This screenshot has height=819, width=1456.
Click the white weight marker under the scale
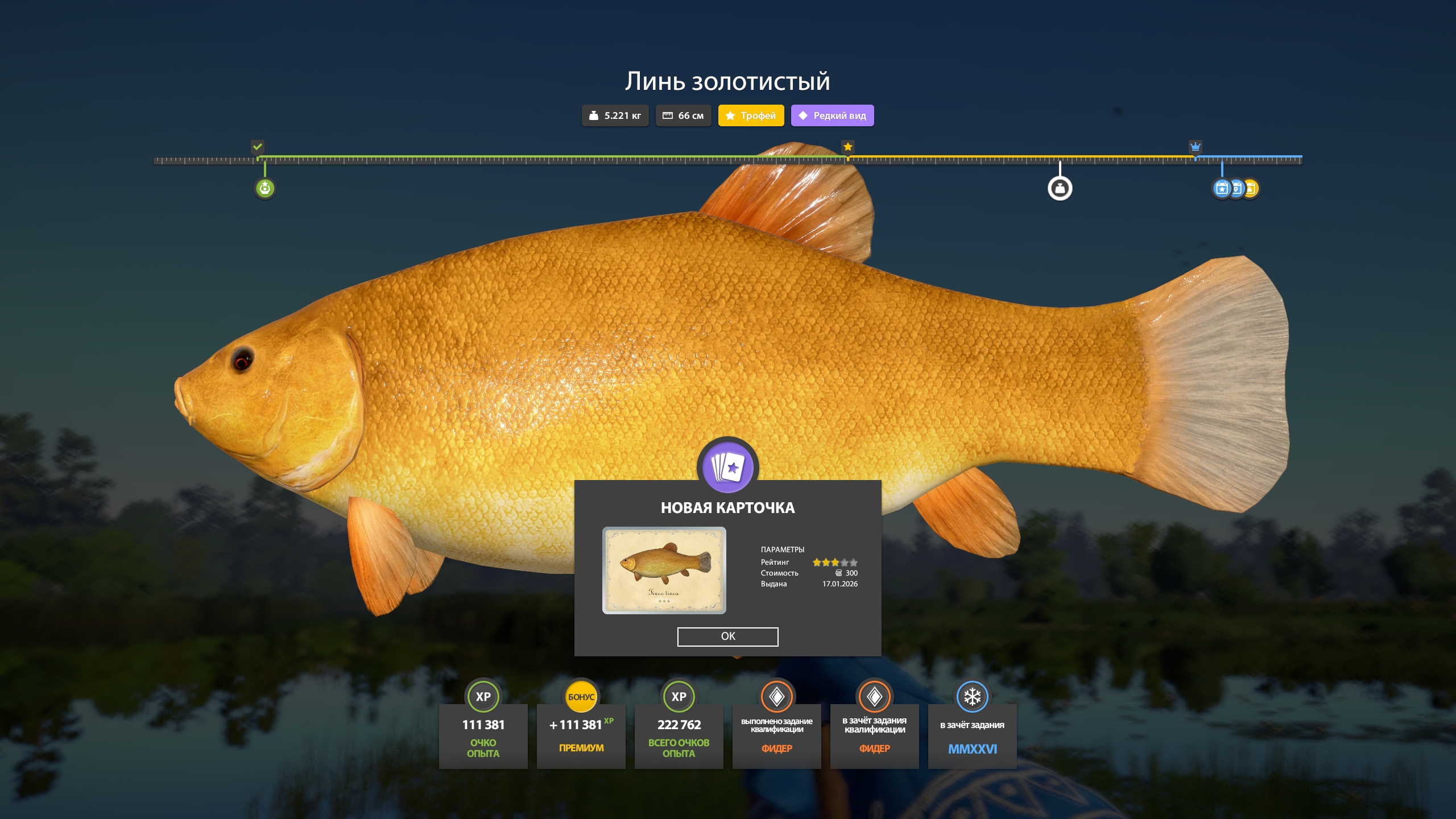[1060, 188]
